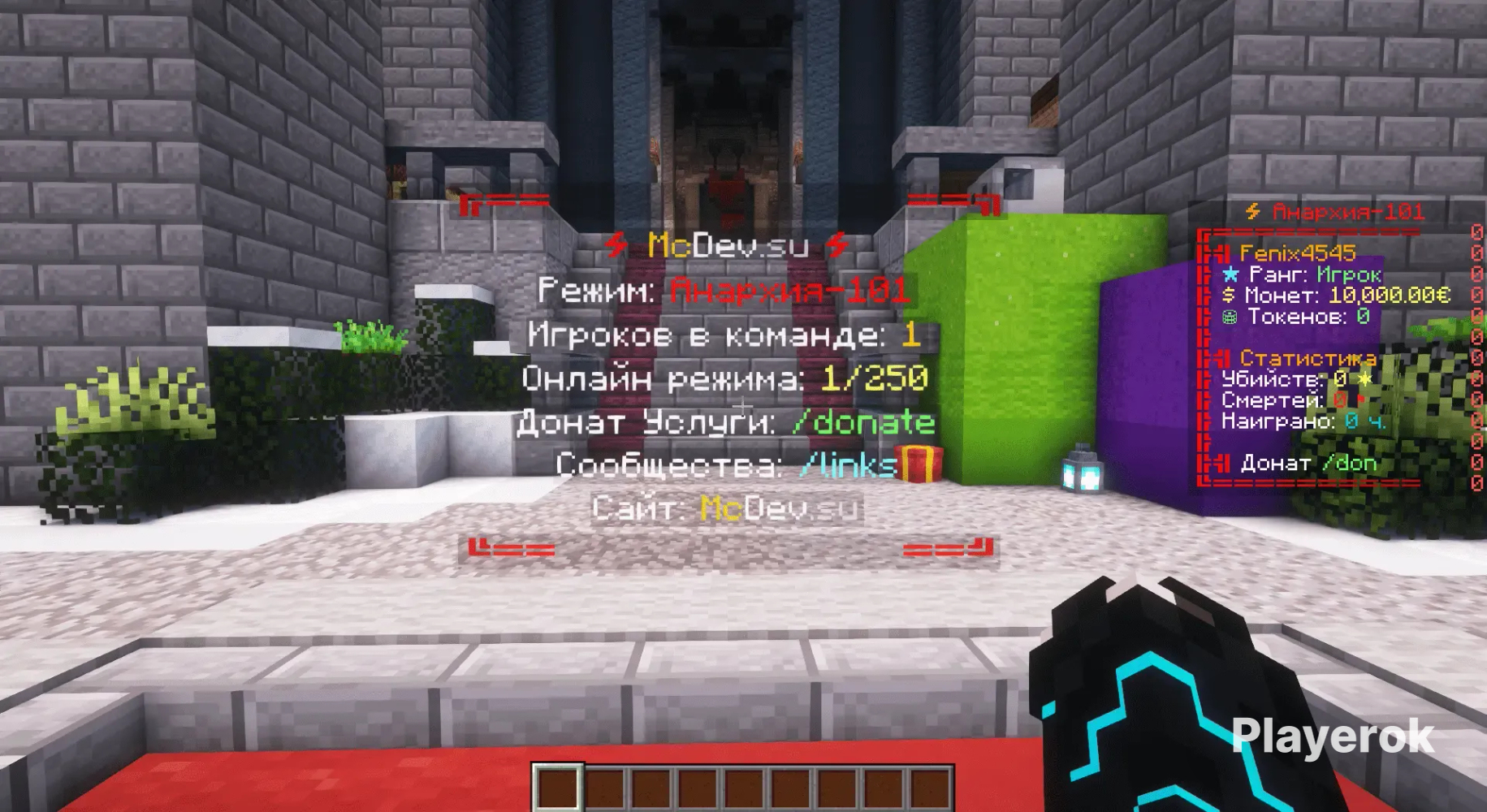Select the first hotbar slot

[x=557, y=786]
